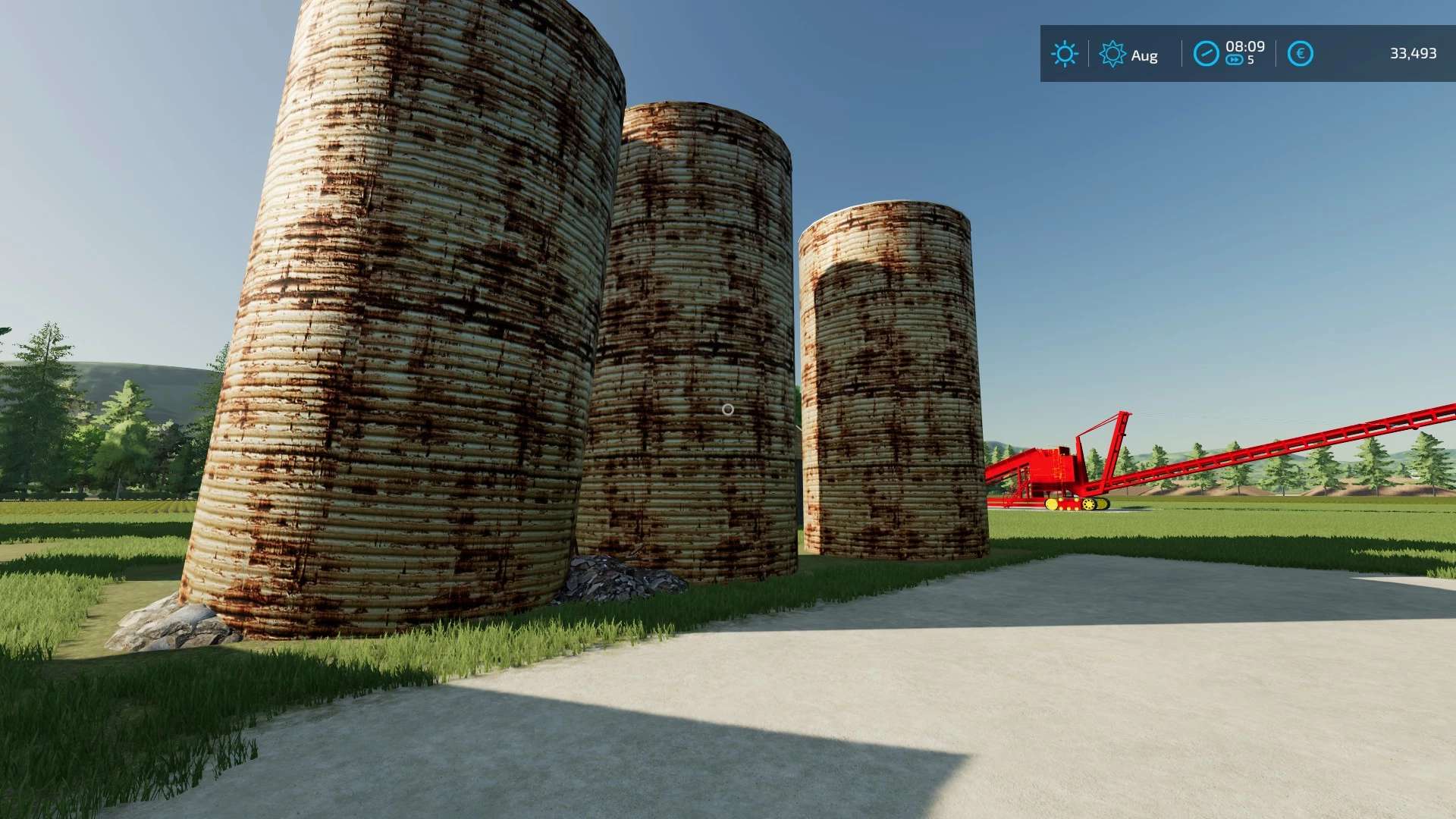
Task: Click the Euro currency circle icon
Action: click(x=1299, y=54)
